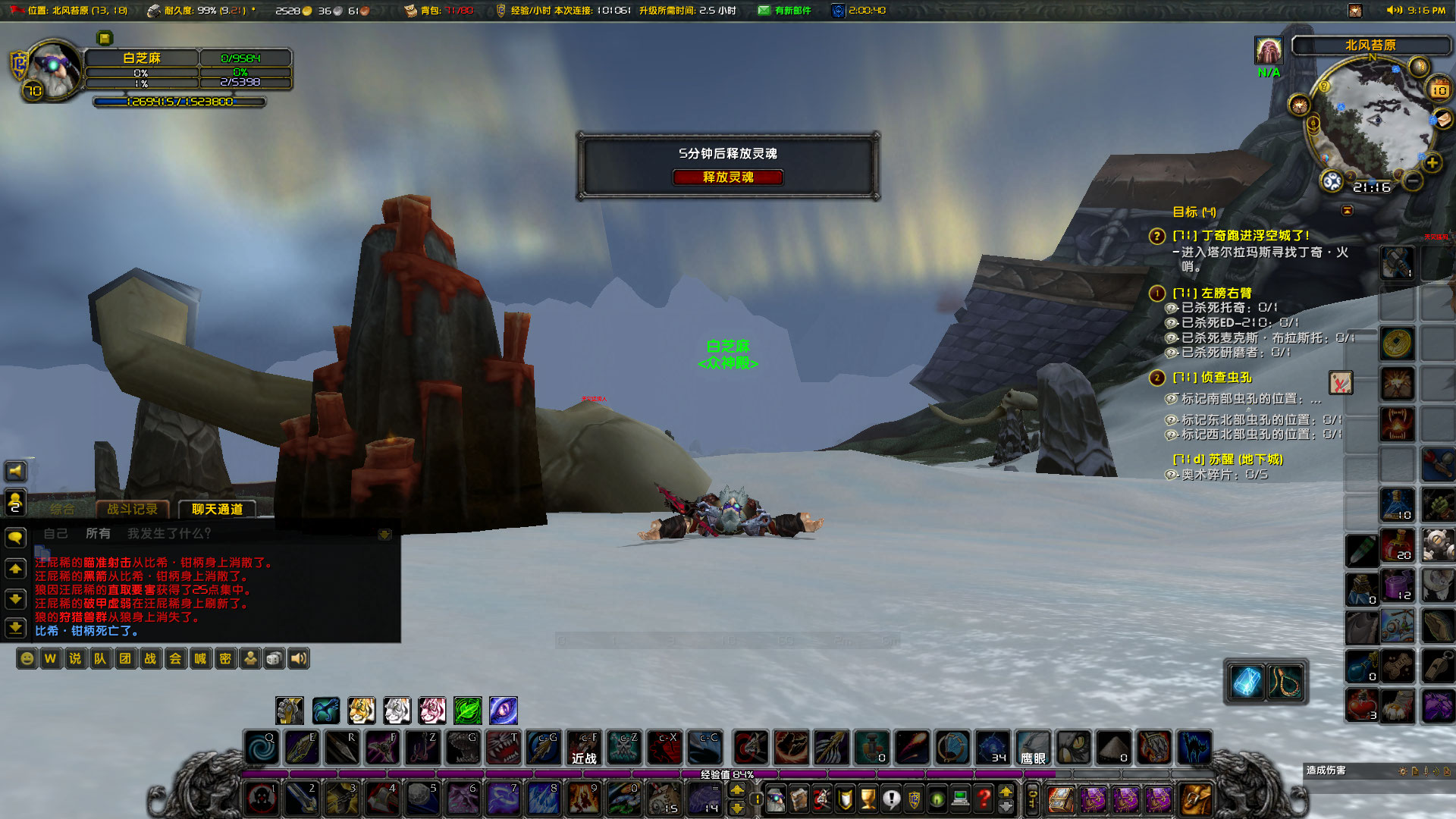Open the spellbook icon on the micro menu
1456x819 pixels.
pyautogui.click(x=800, y=800)
